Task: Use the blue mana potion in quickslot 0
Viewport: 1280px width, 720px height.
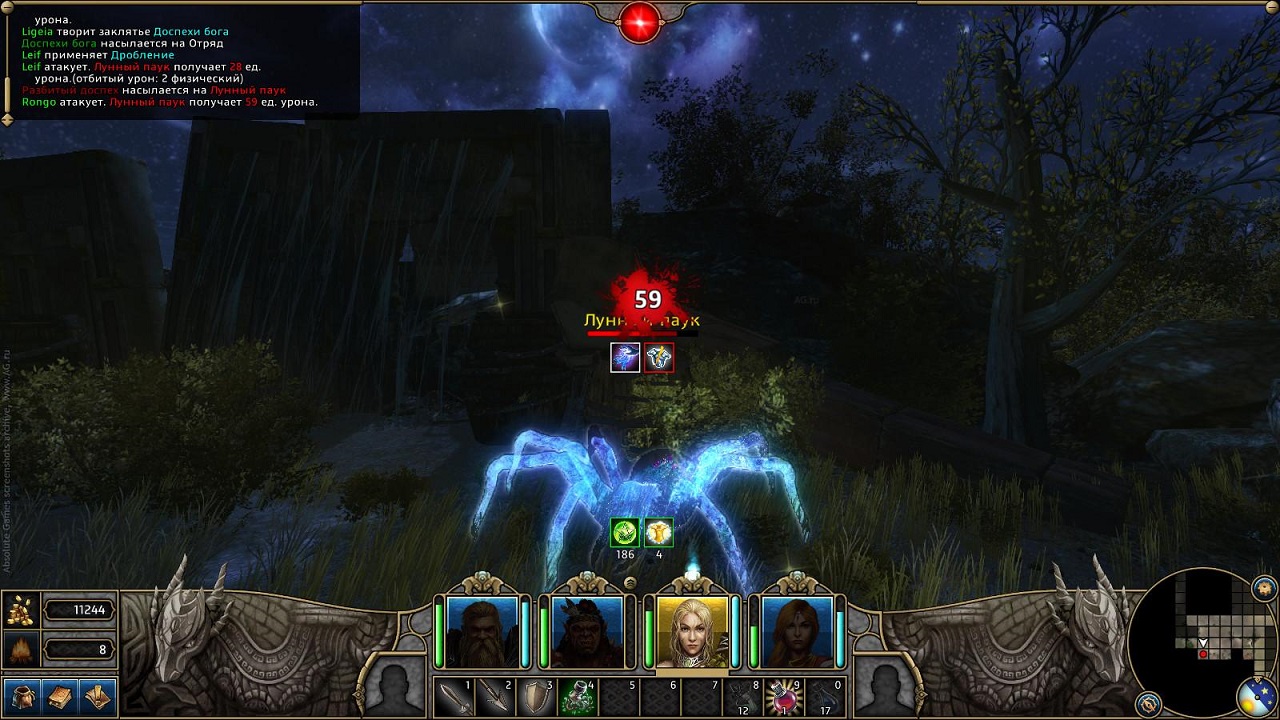Action: click(x=824, y=697)
